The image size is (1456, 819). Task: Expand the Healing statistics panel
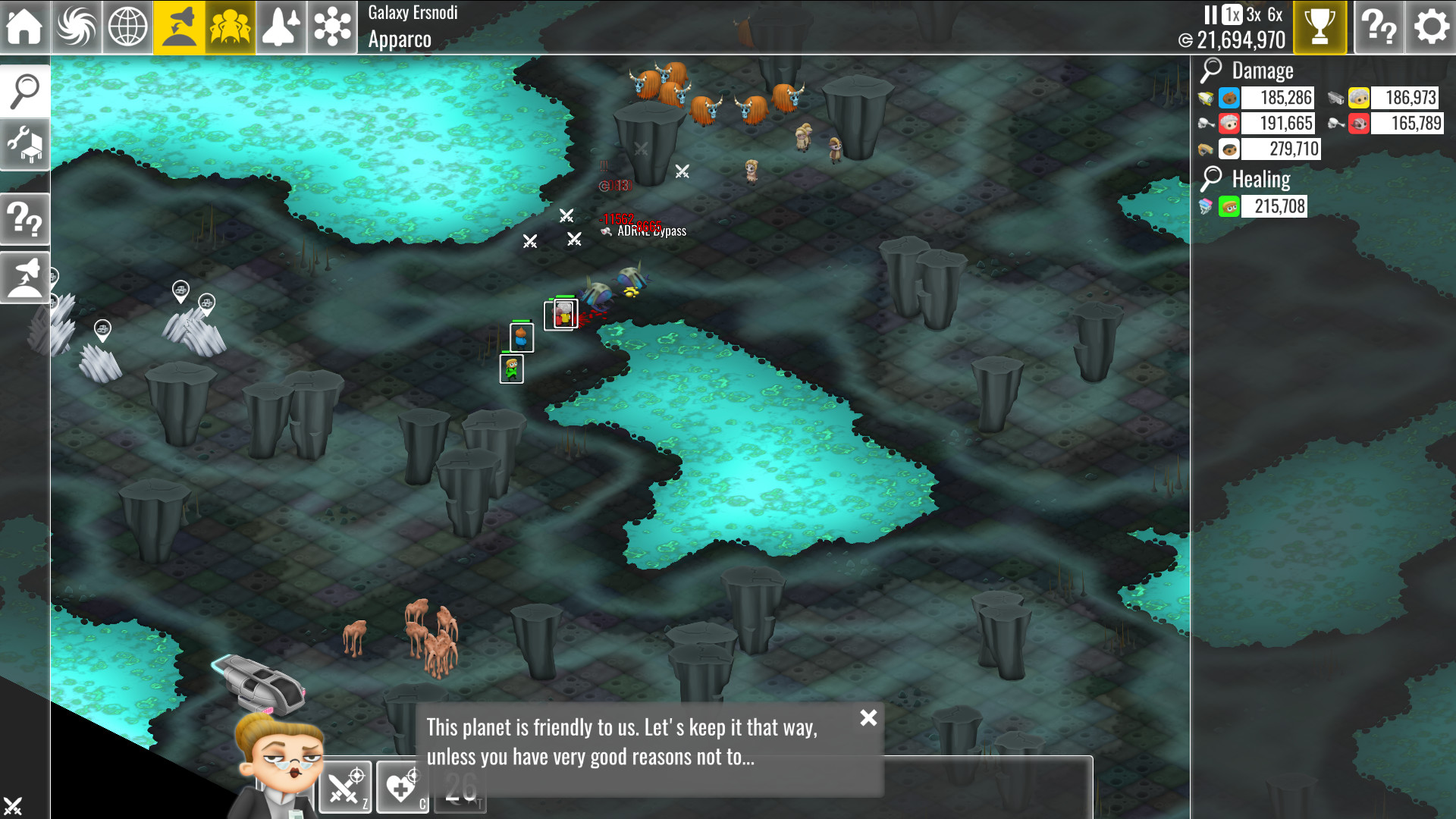[1211, 178]
